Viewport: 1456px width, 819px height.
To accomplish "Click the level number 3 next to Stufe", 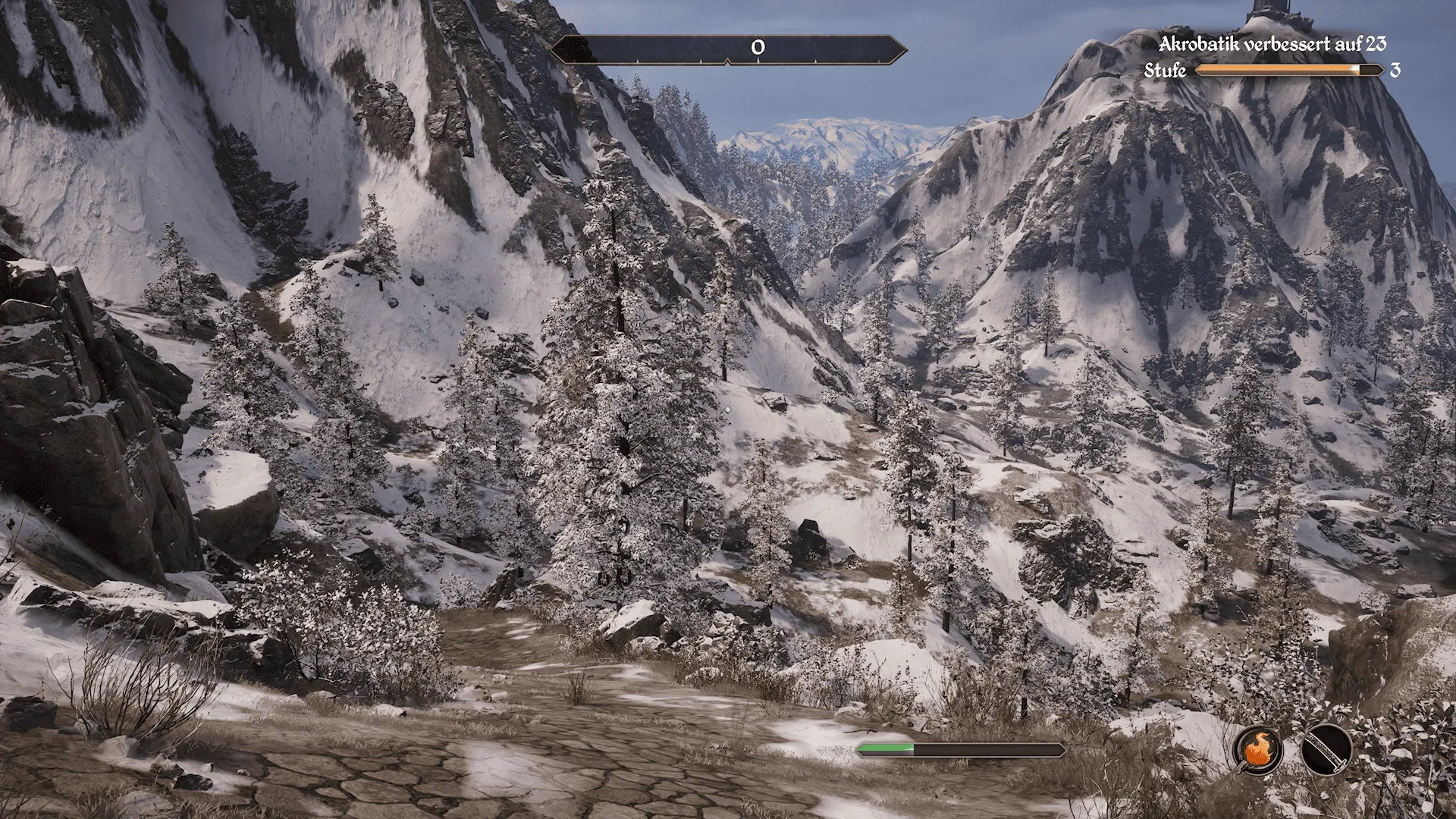I will pos(1395,71).
